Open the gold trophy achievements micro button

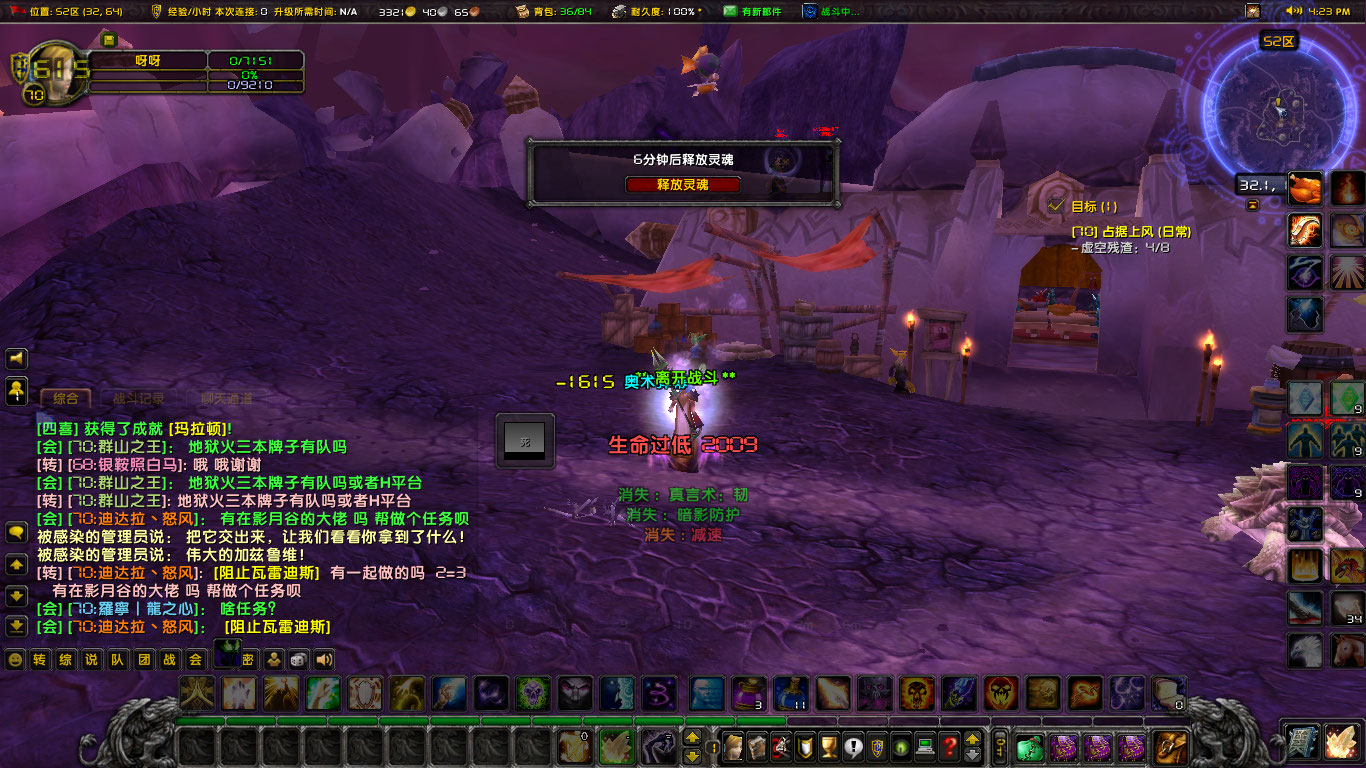pyautogui.click(x=828, y=746)
